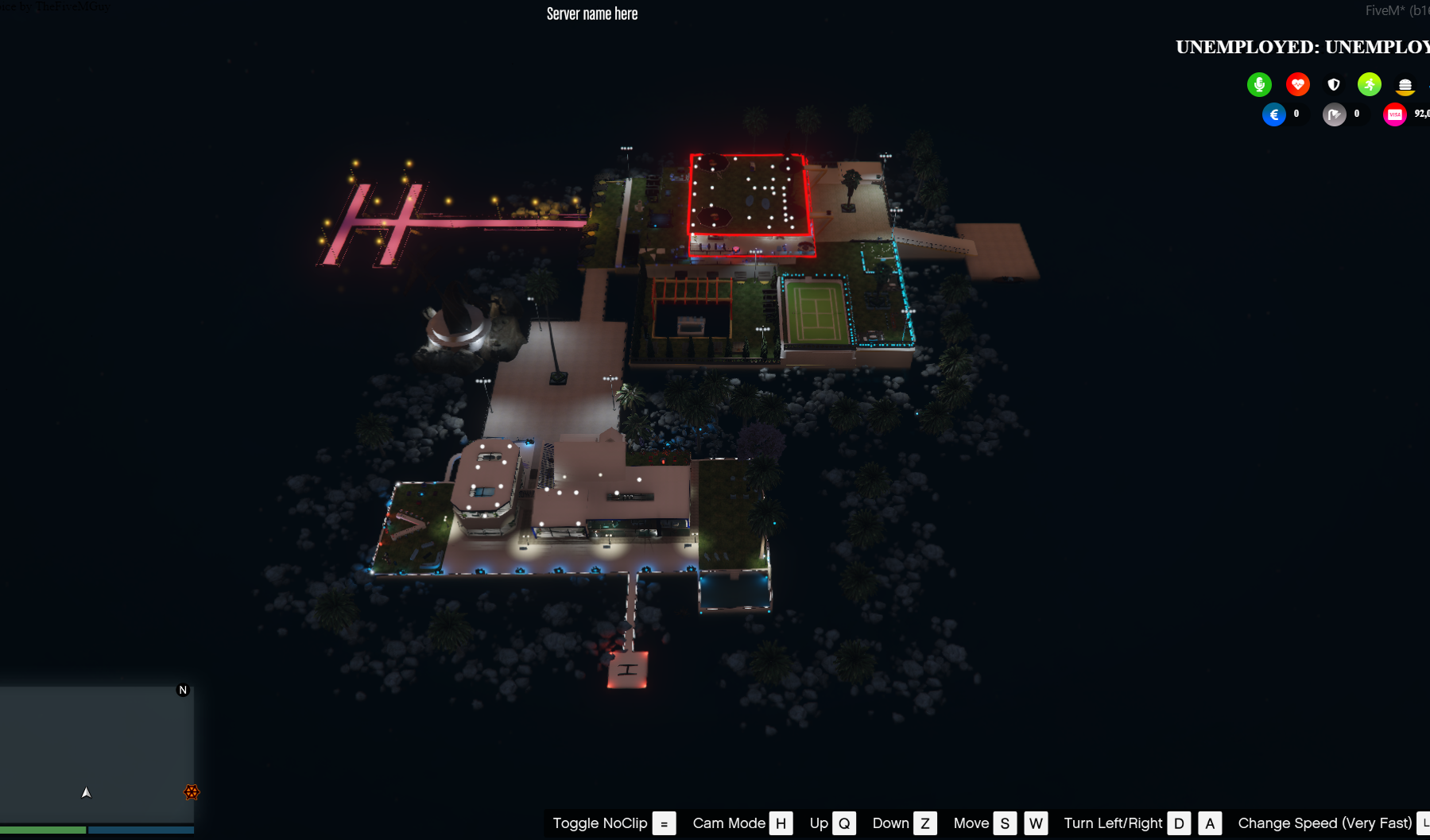Screen dimensions: 1430x840
Task: Toggle Cam Mode with the H binding
Action: click(781, 823)
